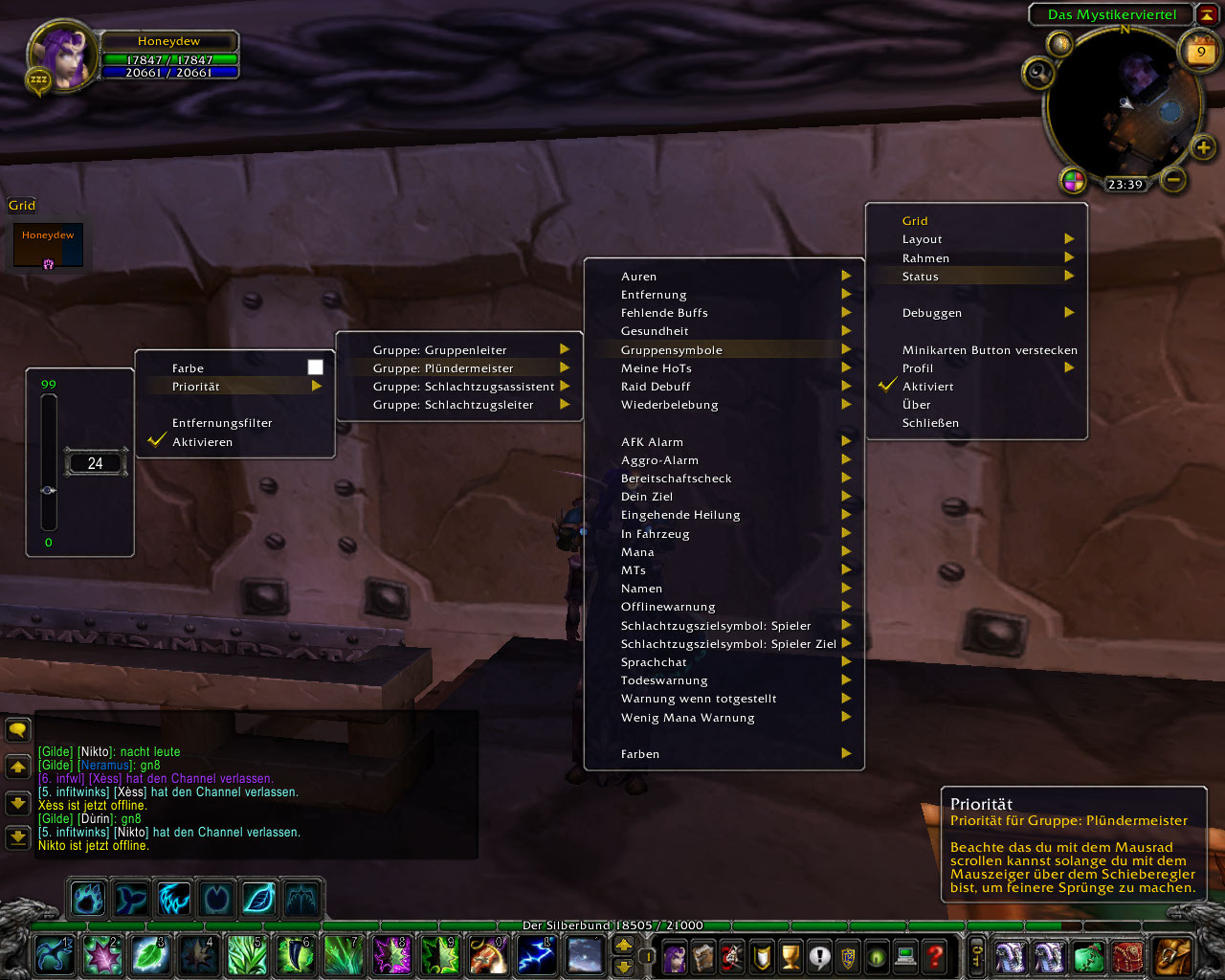
Task: Choose Schließen to close the Grid menu
Action: [930, 423]
